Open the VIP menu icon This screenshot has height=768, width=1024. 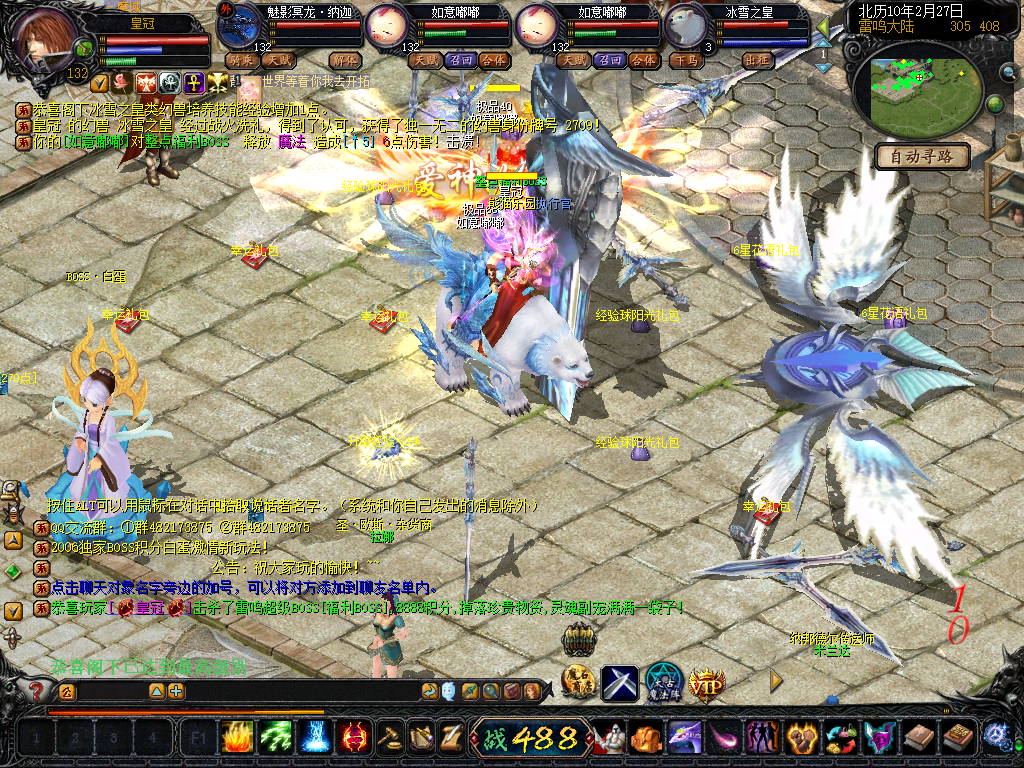click(x=705, y=683)
